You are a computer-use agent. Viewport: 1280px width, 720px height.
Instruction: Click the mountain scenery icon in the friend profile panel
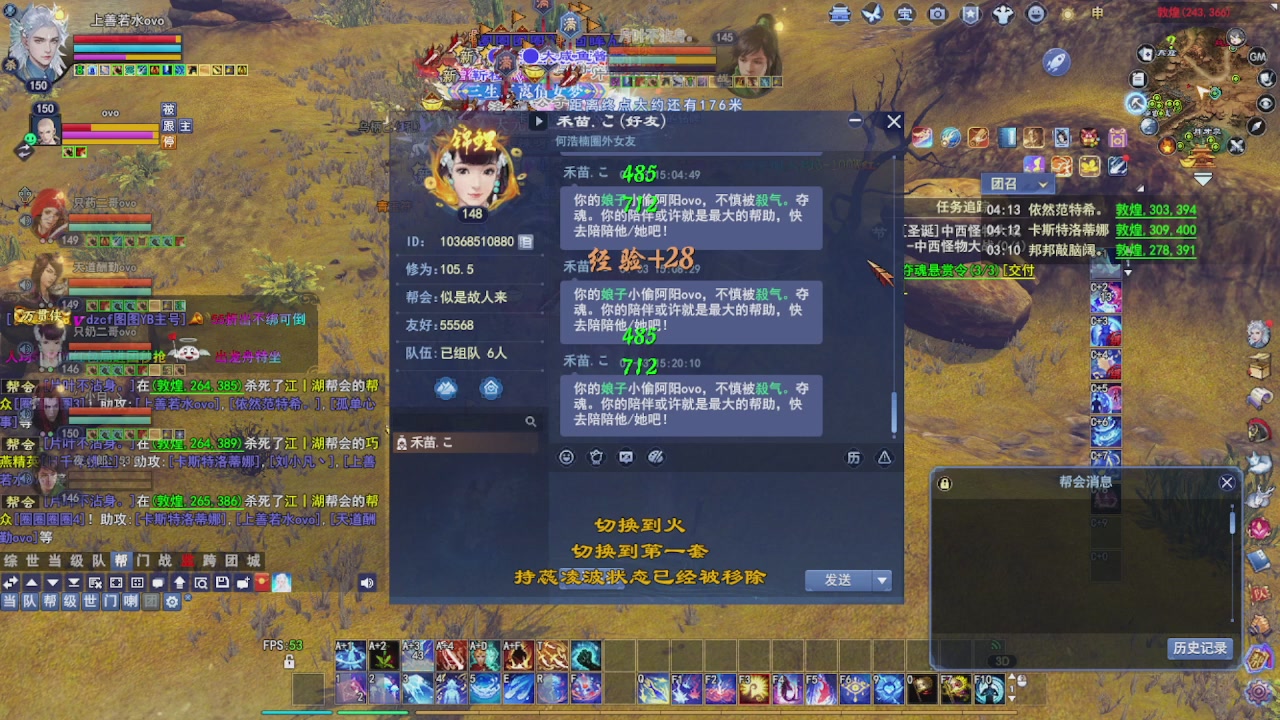(446, 388)
